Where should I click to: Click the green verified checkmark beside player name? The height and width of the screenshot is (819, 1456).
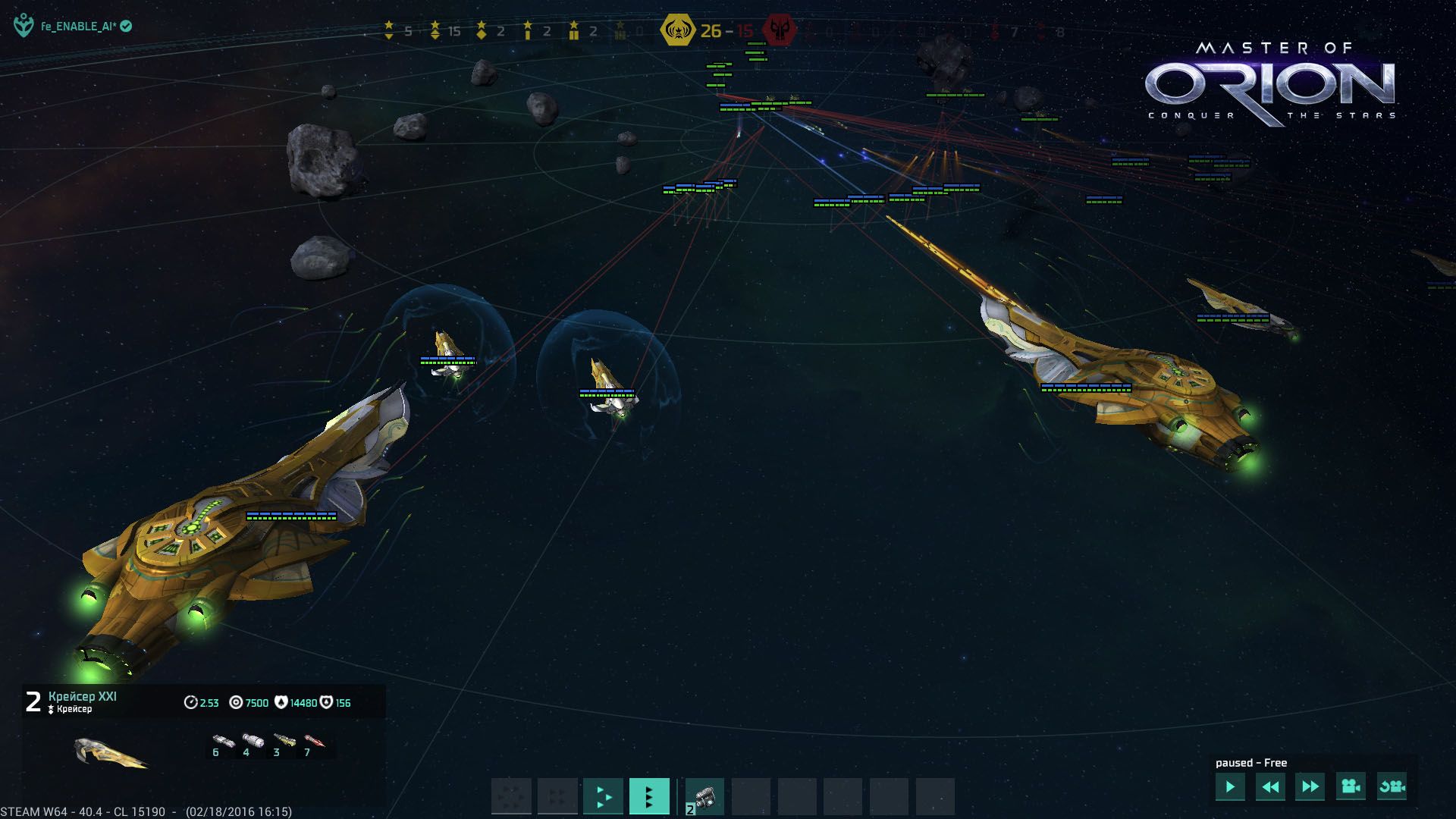click(126, 24)
